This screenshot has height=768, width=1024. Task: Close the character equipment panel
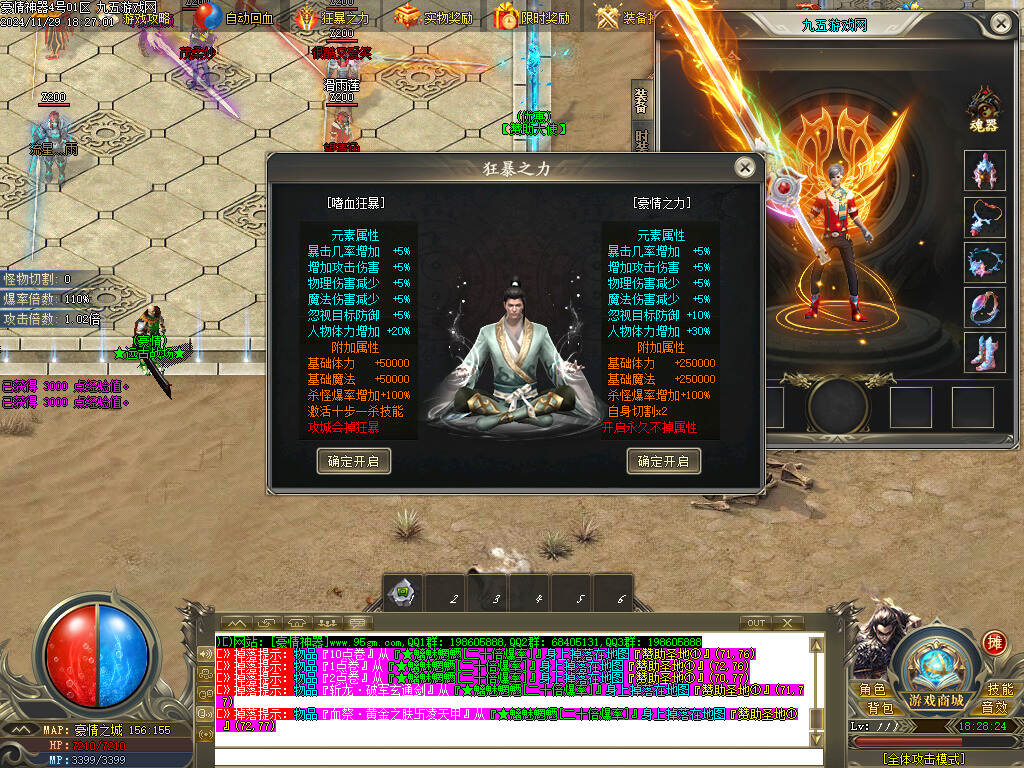[x=1000, y=22]
